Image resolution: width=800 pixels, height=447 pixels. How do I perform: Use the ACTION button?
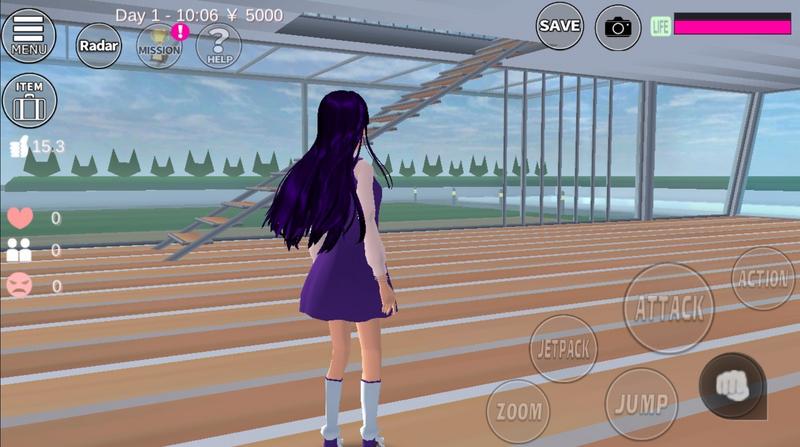pyautogui.click(x=763, y=279)
